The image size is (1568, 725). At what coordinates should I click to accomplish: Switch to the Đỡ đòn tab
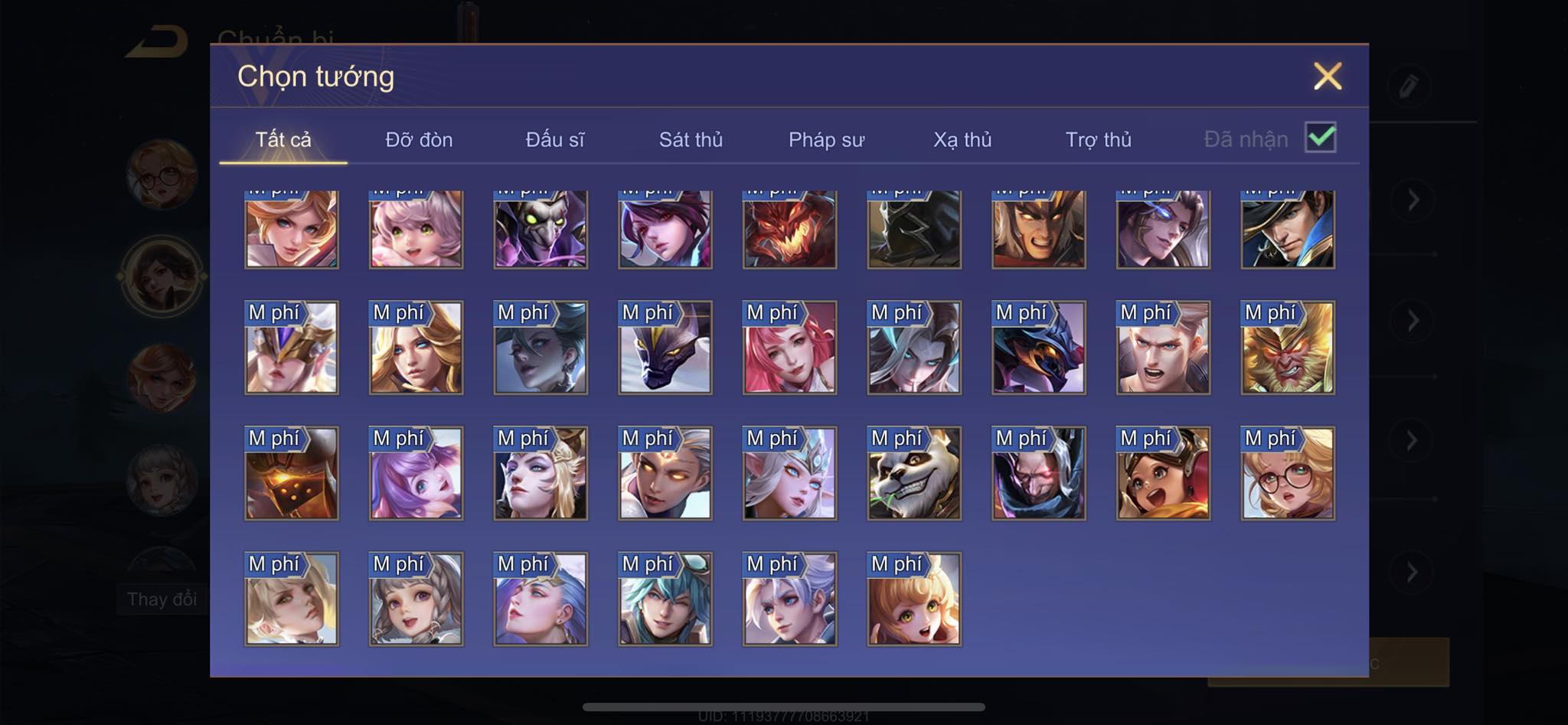419,139
